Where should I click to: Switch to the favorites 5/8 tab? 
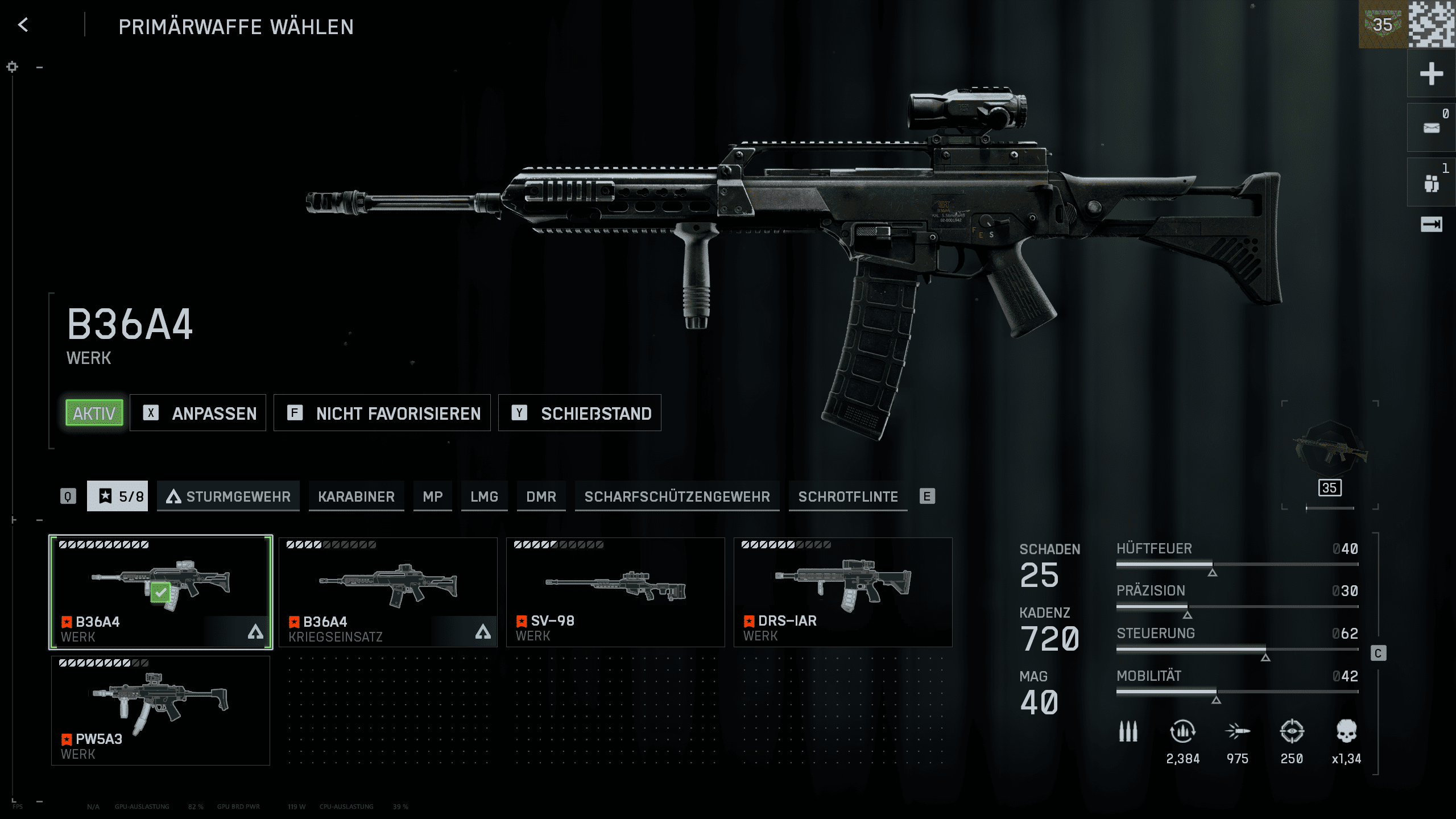(118, 497)
